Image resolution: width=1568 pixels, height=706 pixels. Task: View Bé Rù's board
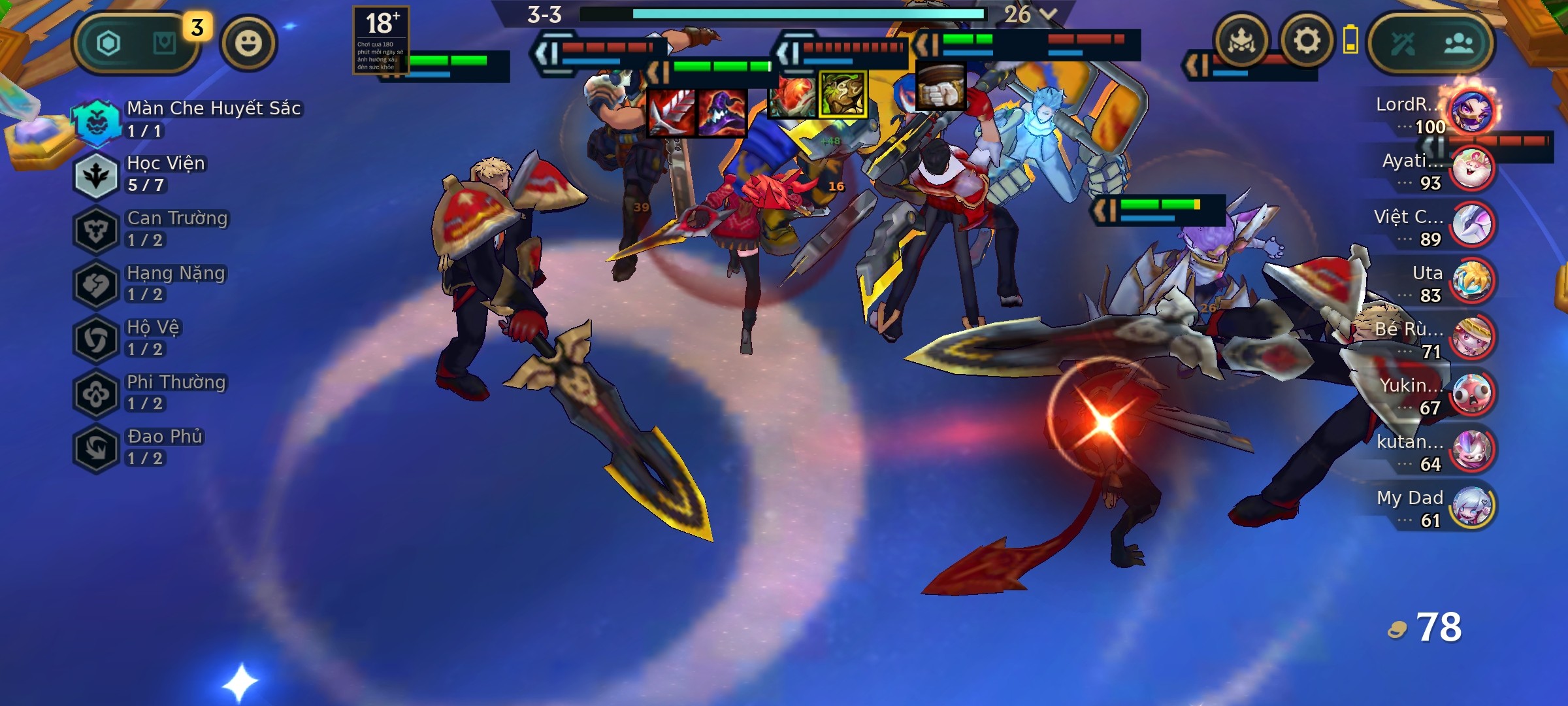tap(1471, 337)
